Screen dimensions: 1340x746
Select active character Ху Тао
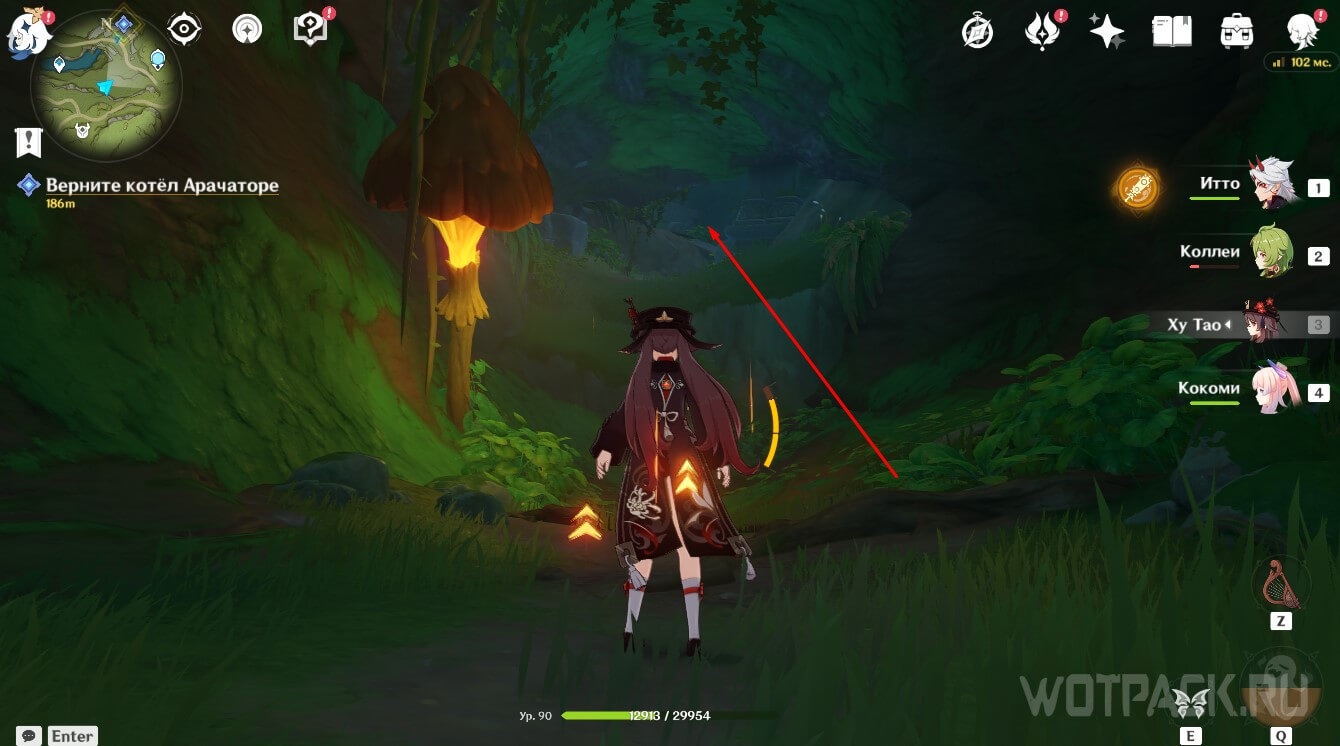click(x=1262, y=324)
